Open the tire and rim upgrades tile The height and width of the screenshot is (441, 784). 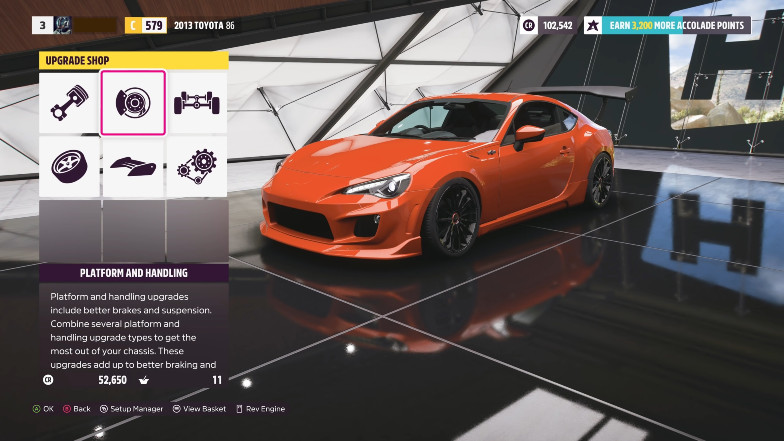[x=68, y=166]
